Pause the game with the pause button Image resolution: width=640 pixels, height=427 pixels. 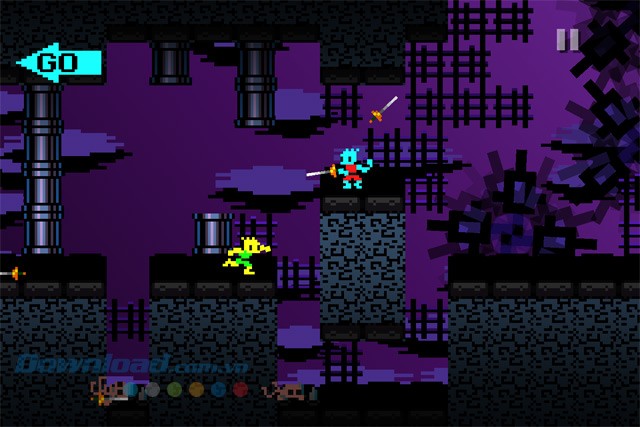[567, 40]
